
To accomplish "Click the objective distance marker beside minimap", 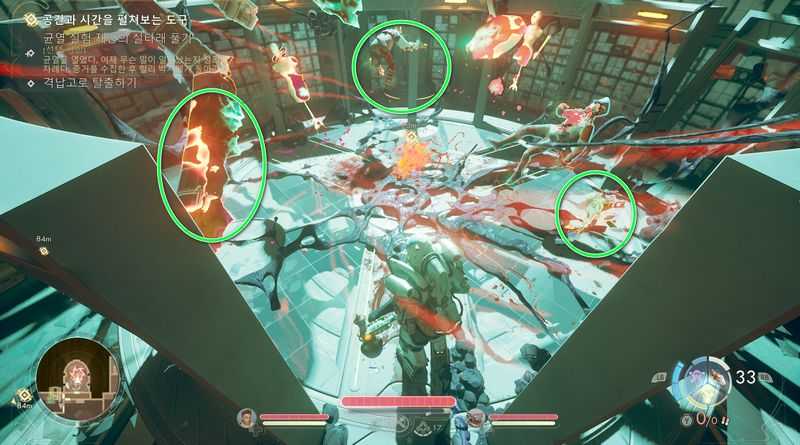I will (22, 398).
